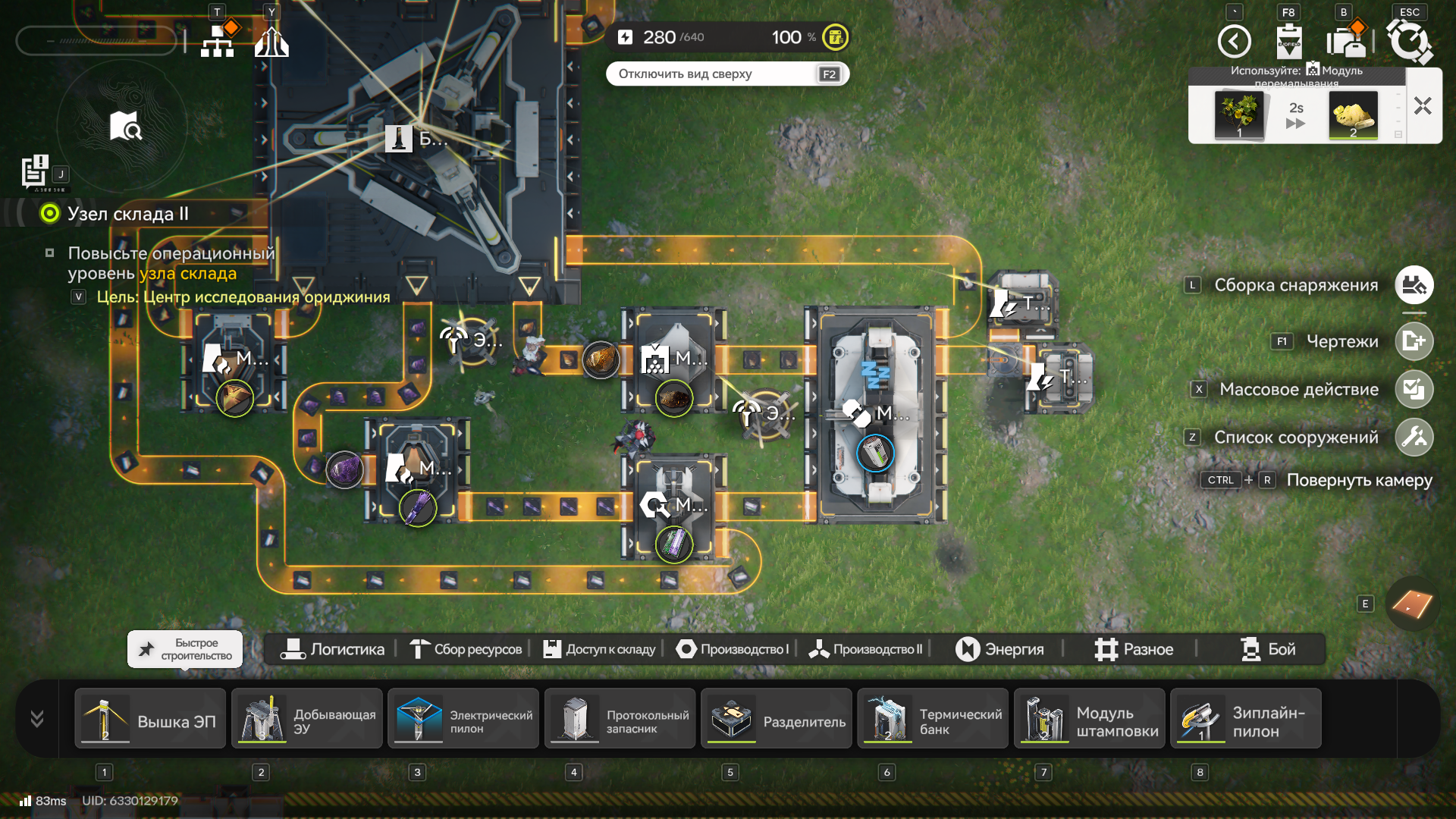The height and width of the screenshot is (819, 1456).
Task: Pick Электрический пилон from the build bar
Action: click(463, 719)
